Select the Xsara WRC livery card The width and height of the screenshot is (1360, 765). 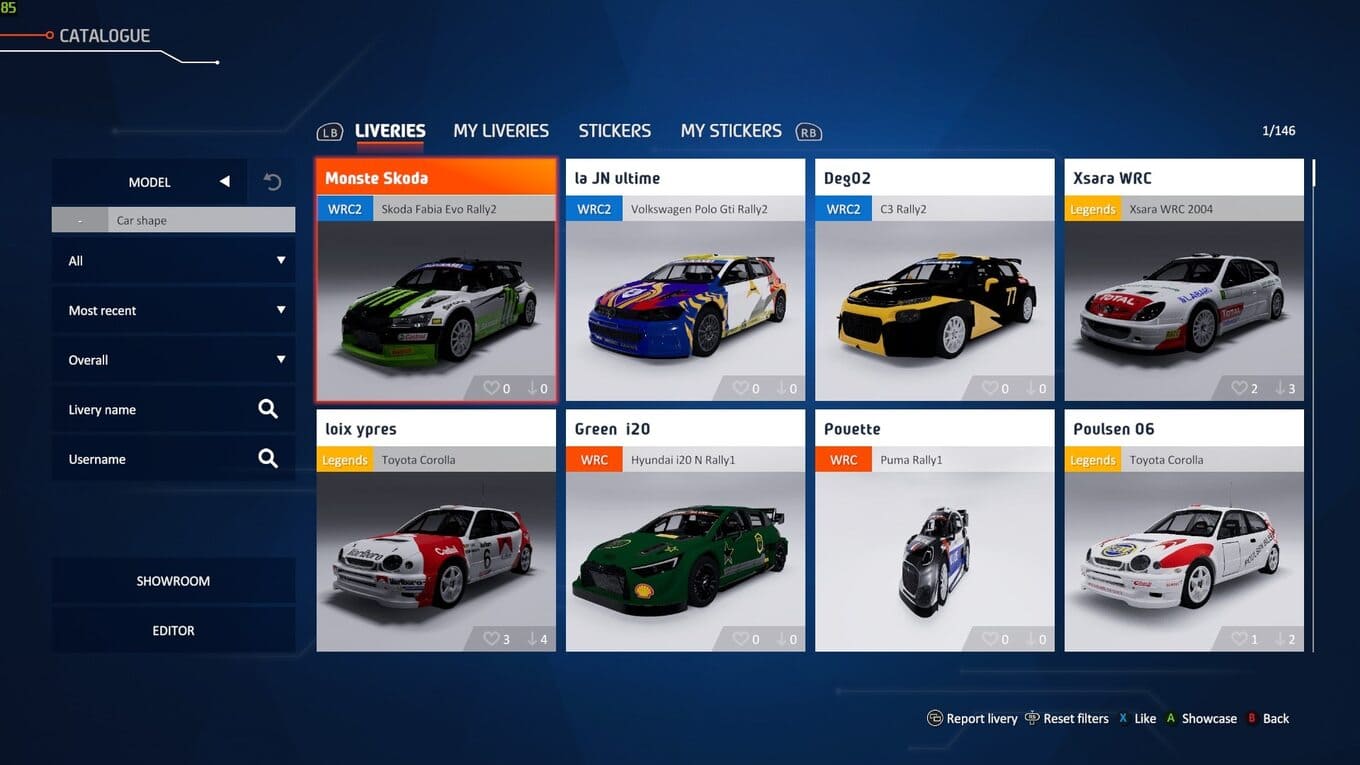1184,290
